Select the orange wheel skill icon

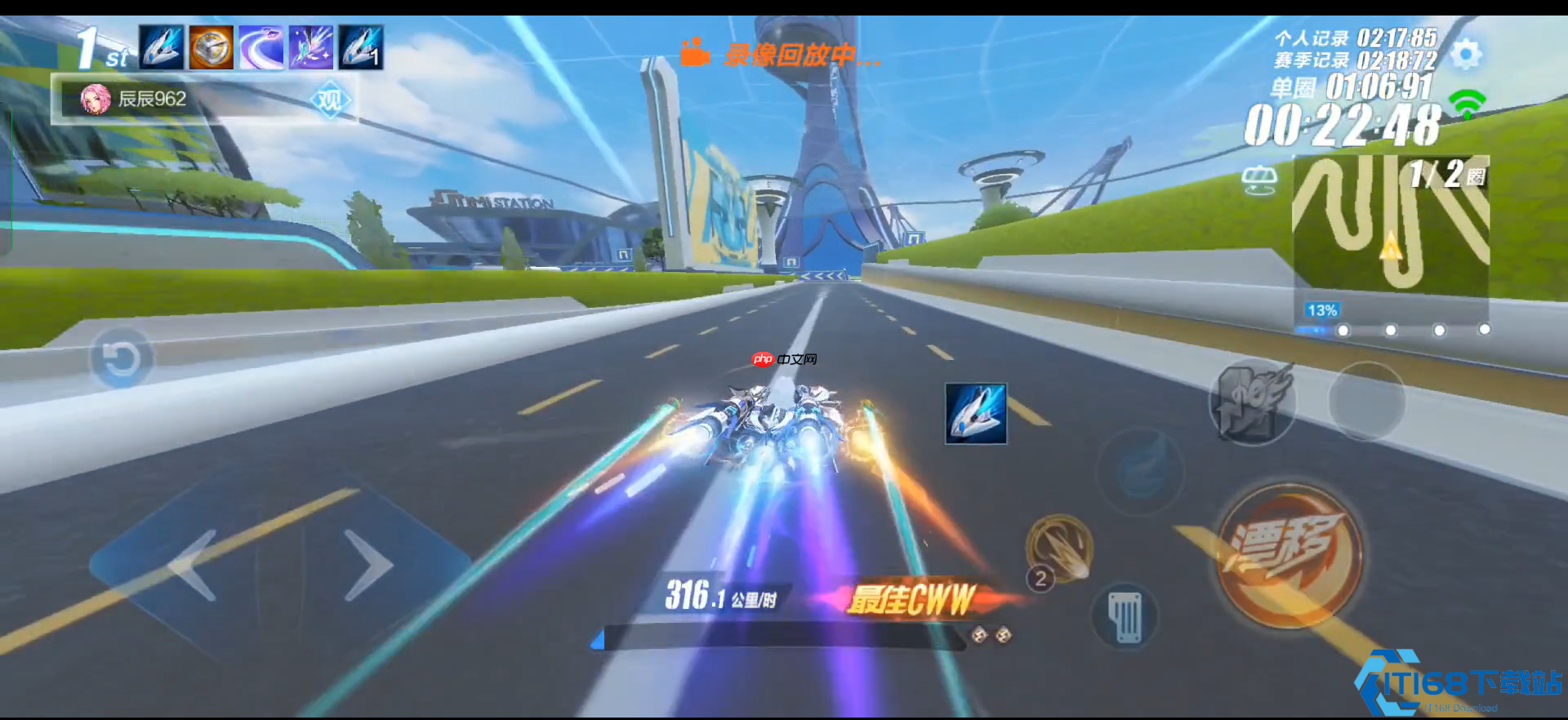(x=212, y=47)
